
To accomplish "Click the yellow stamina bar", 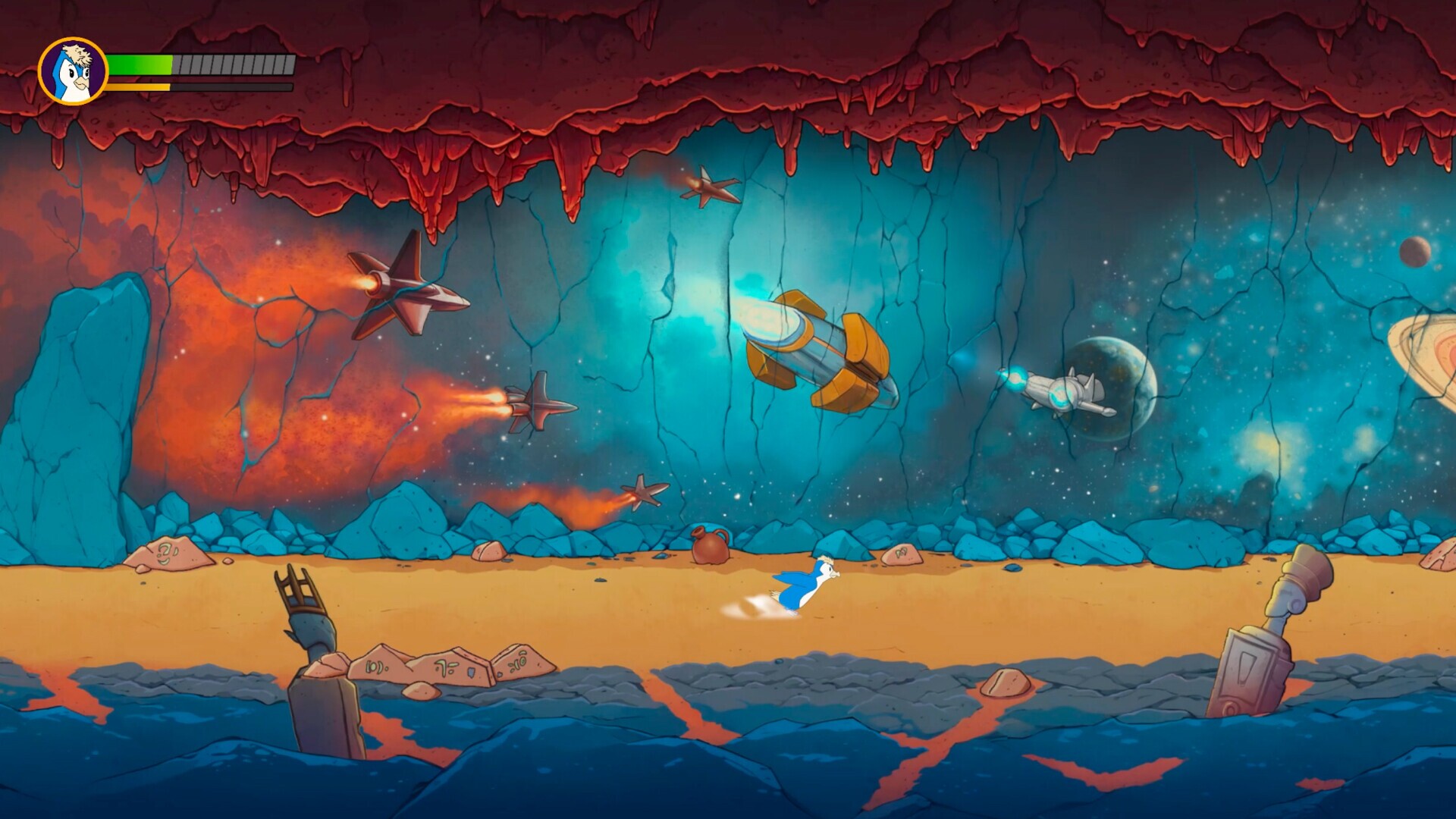I will (140, 86).
